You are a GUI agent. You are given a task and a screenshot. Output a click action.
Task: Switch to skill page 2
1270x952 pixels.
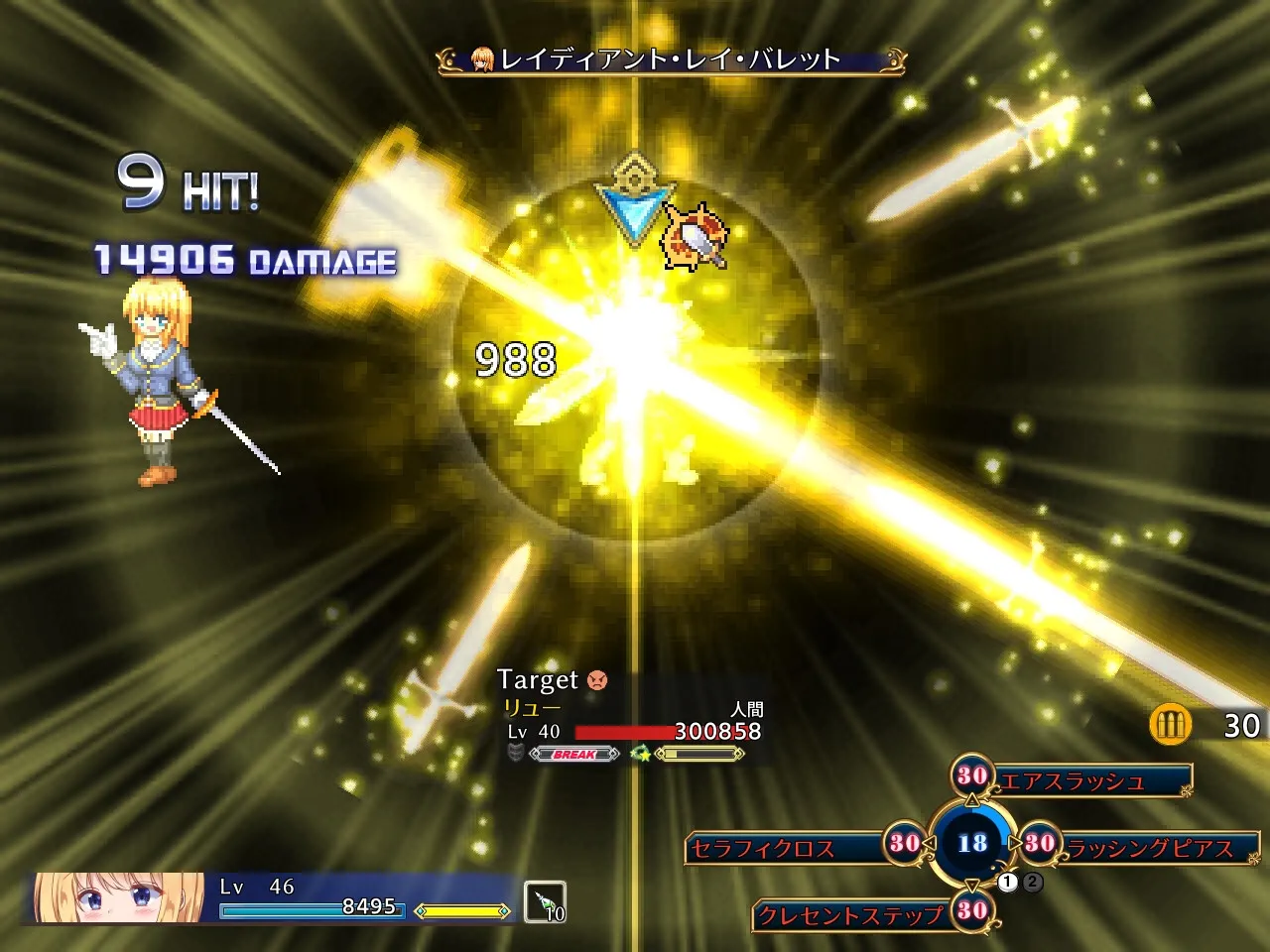pos(1033,882)
